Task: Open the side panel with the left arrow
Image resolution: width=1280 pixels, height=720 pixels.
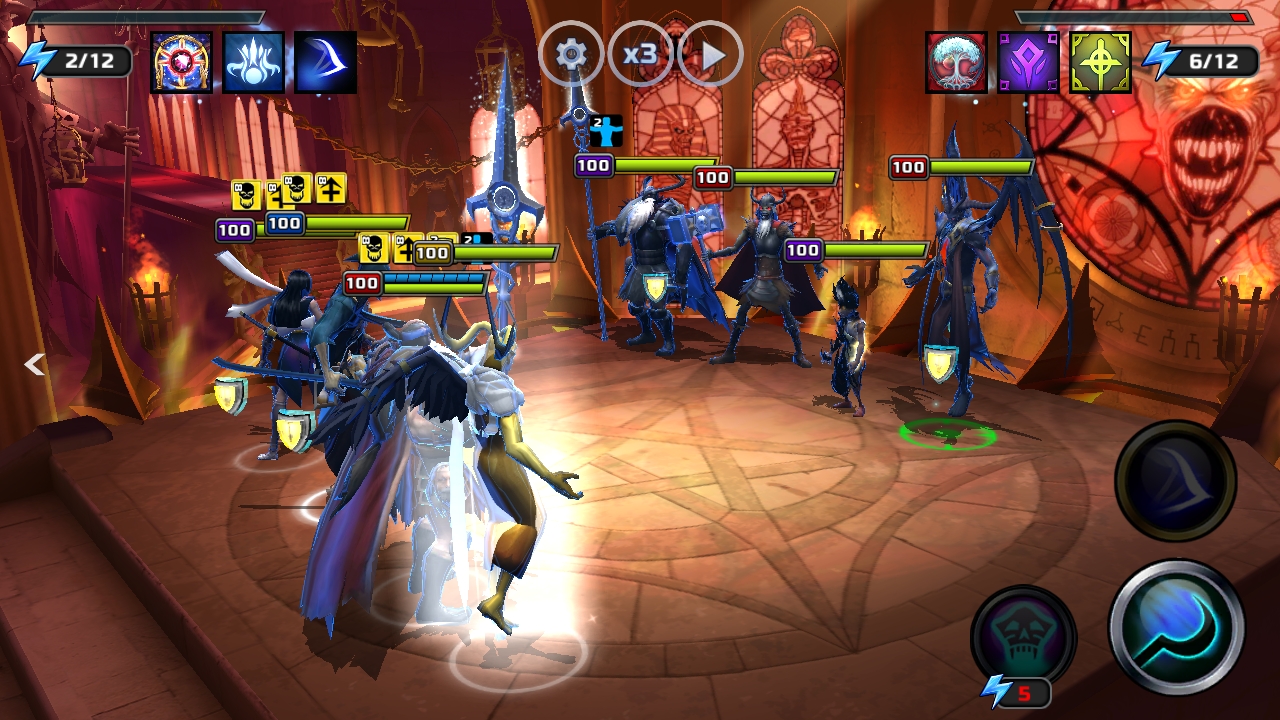Action: (35, 364)
